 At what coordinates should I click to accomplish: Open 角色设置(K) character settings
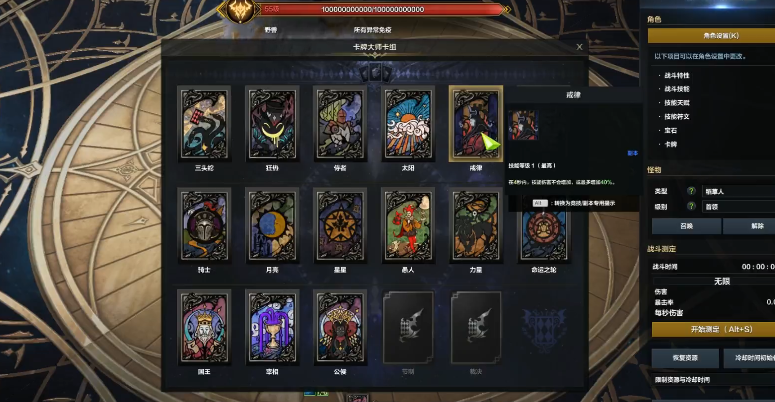[712, 36]
